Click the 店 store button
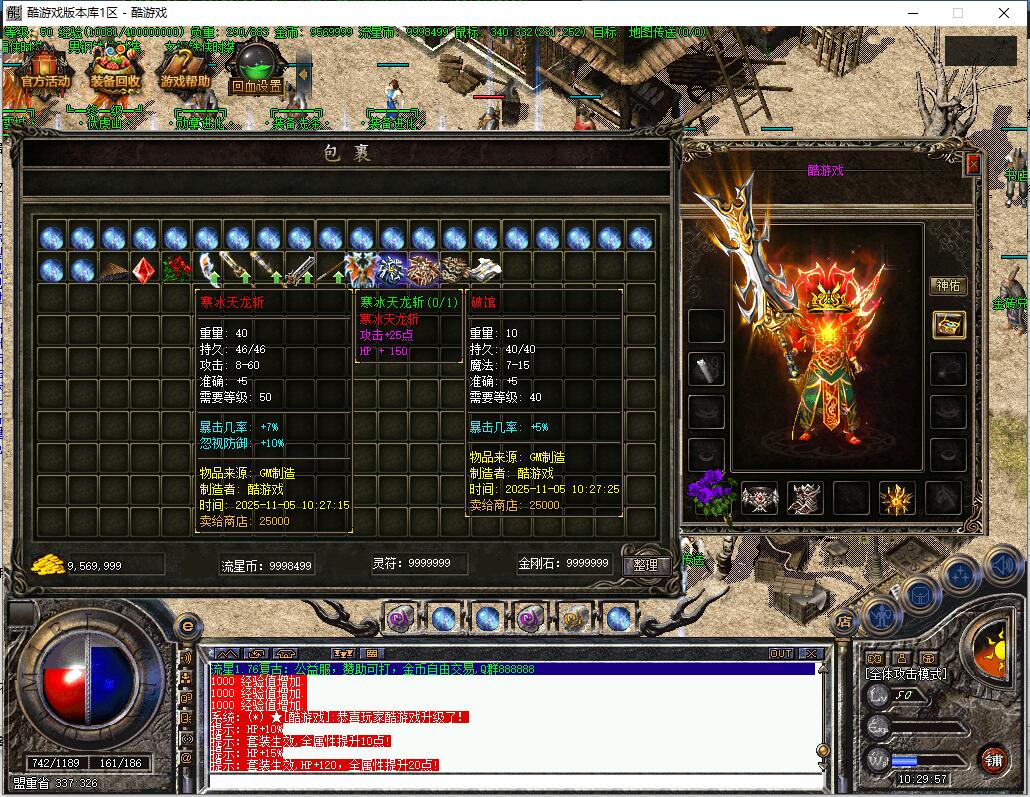Screen dimensions: 1030x797 point(845,621)
